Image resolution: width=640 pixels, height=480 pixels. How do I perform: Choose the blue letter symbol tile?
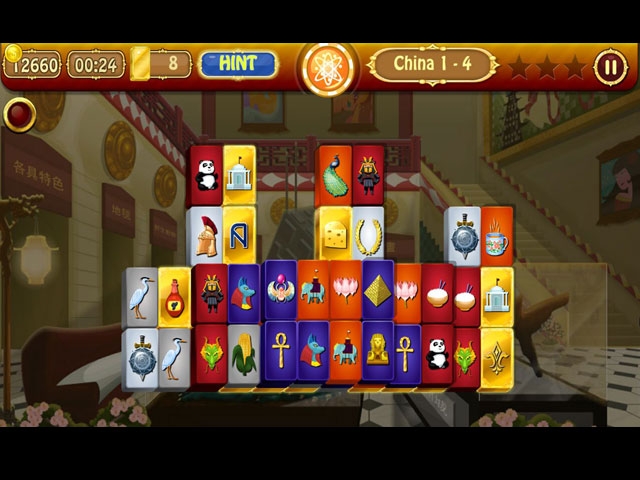tap(239, 236)
